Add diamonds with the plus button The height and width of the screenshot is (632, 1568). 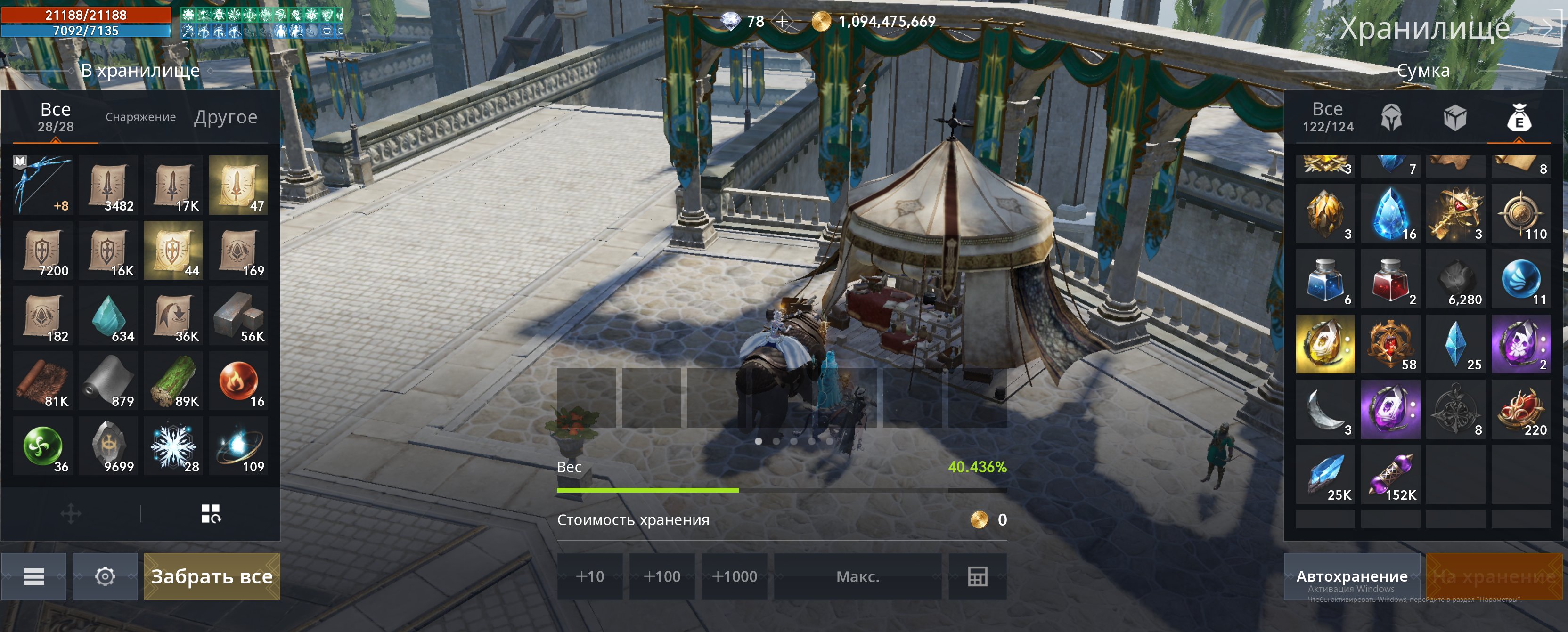pos(782,22)
